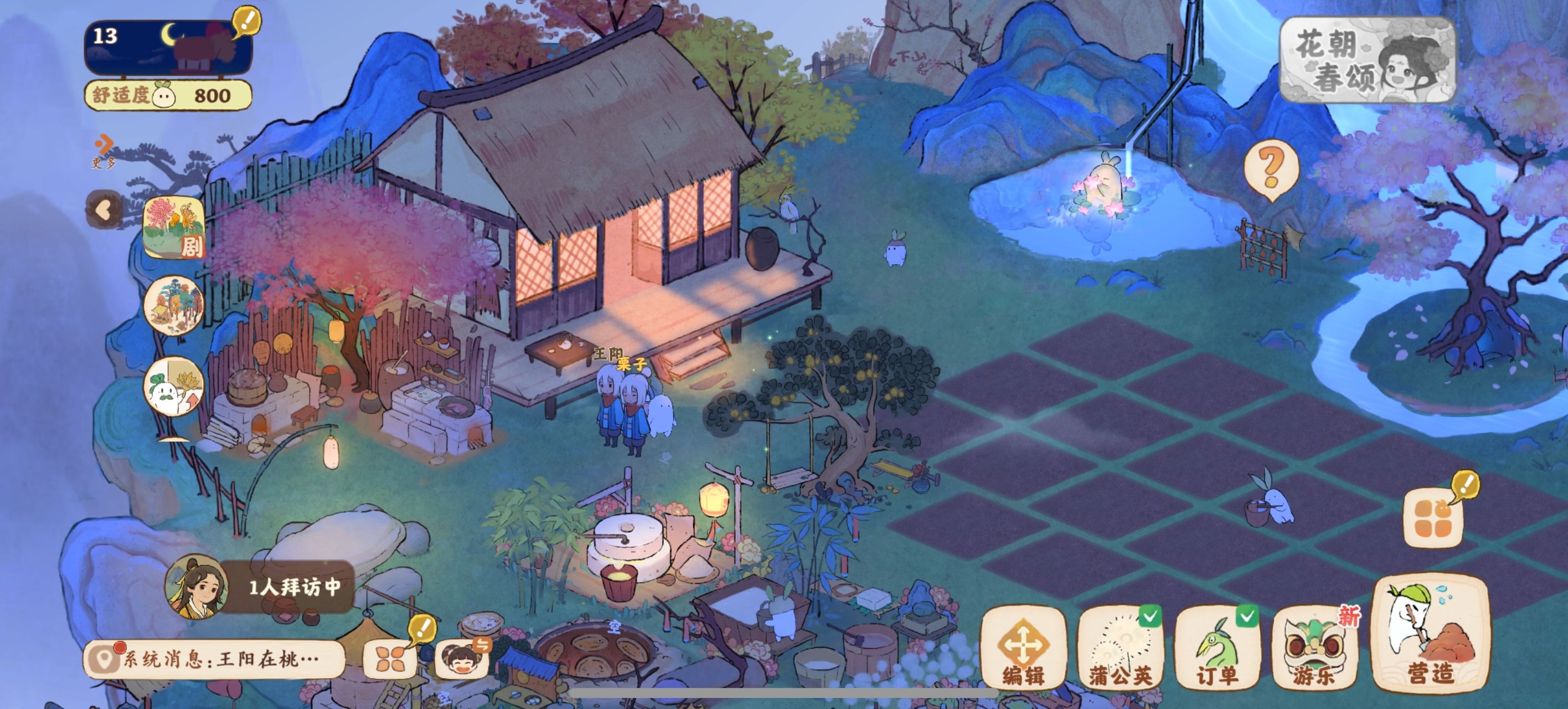Open the radish spirit upgrade icon
1568x709 pixels.
(173, 387)
